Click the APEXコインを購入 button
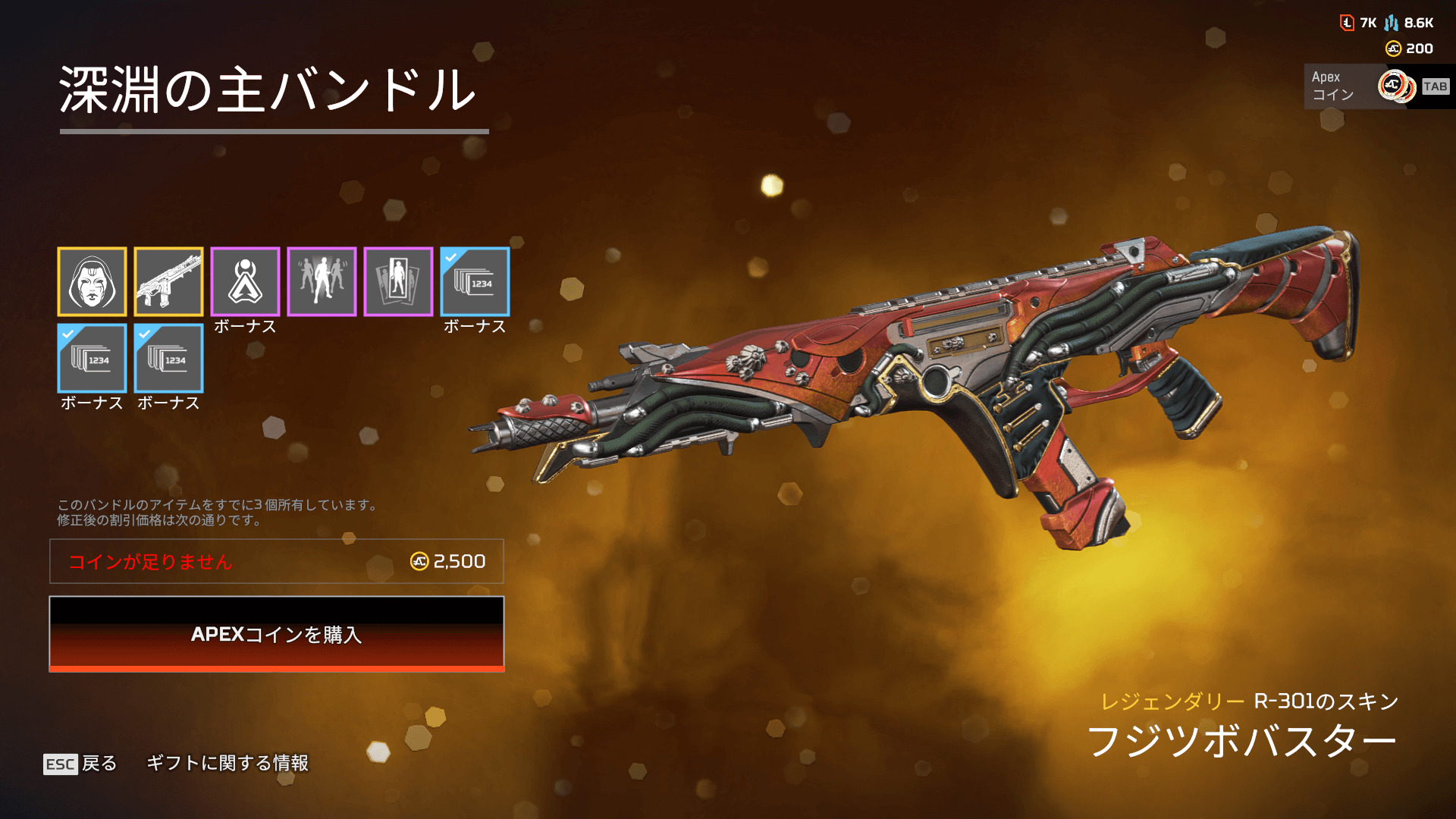The image size is (1456, 819). (277, 634)
